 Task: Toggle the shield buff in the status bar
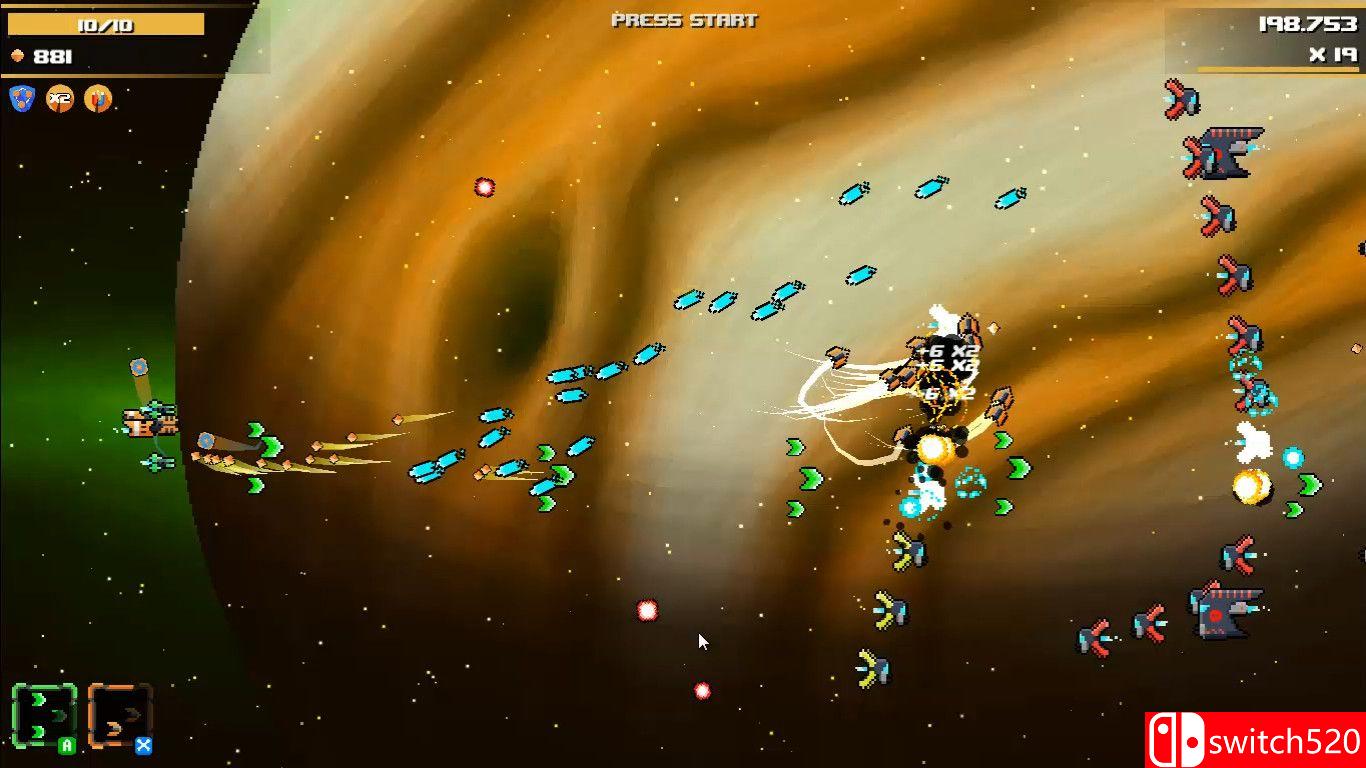pos(20,98)
